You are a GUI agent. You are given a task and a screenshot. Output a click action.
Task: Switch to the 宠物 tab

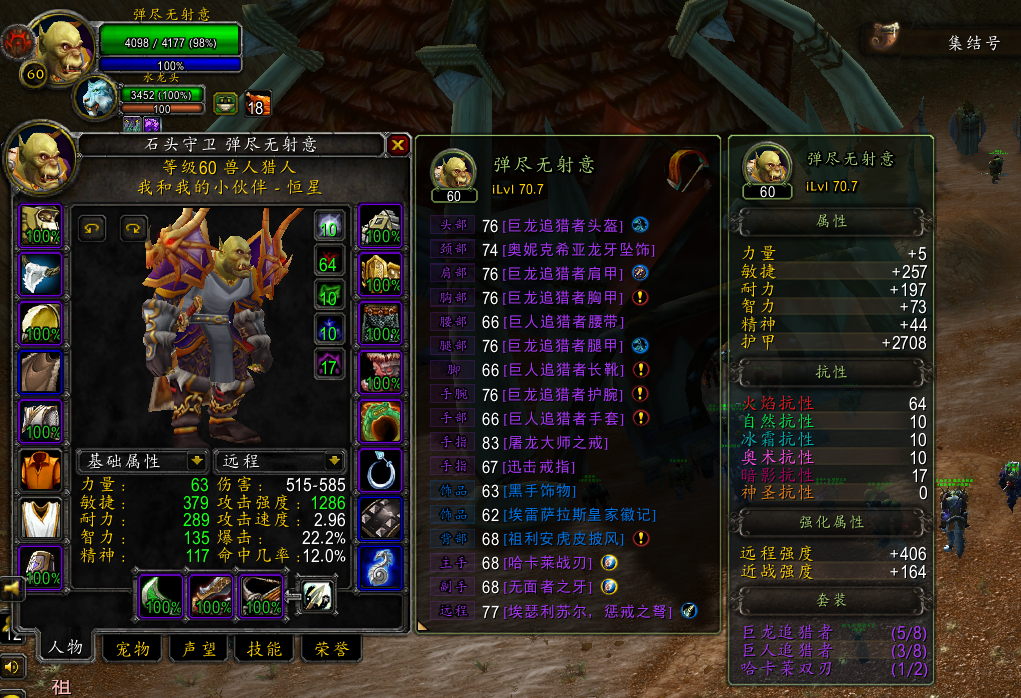[x=133, y=649]
